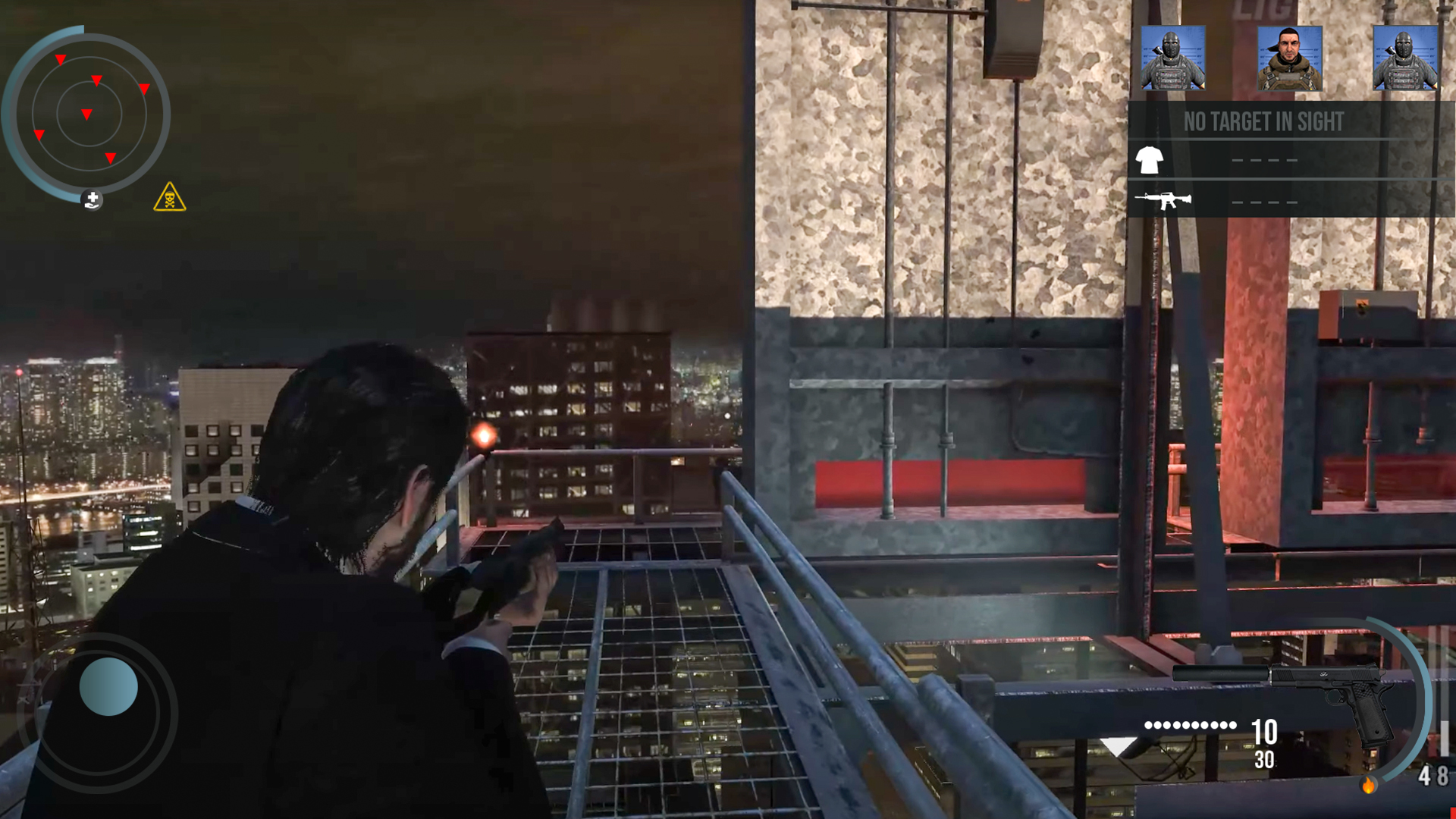
Task: Select the assault rifle icon in target panel
Action: click(x=1165, y=200)
